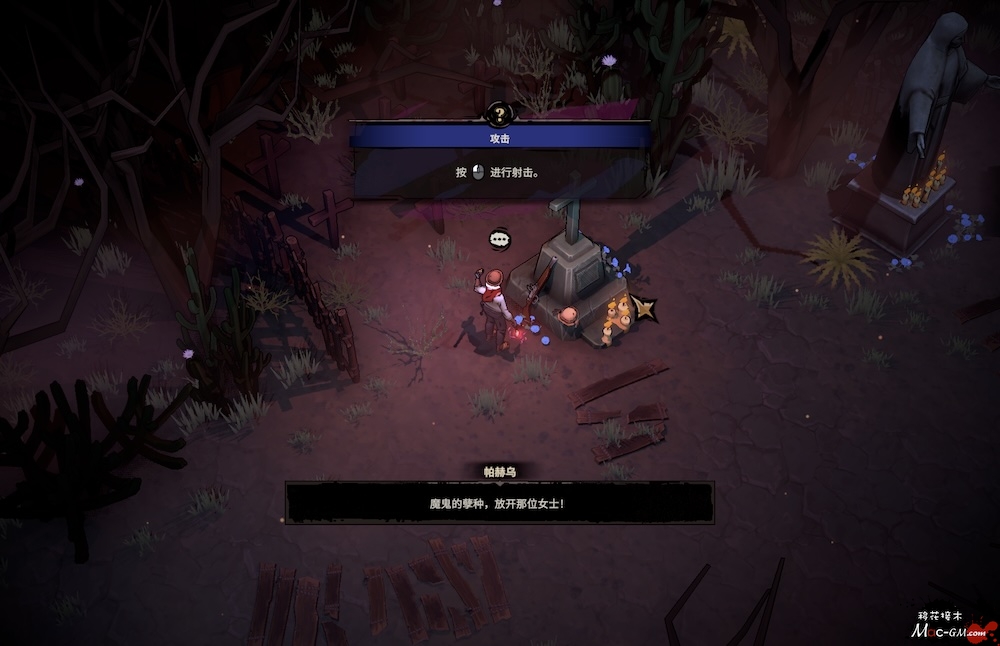1000x646 pixels.
Task: Advance the 帕赫乌 dialogue box
Action: pyautogui.click(x=499, y=502)
